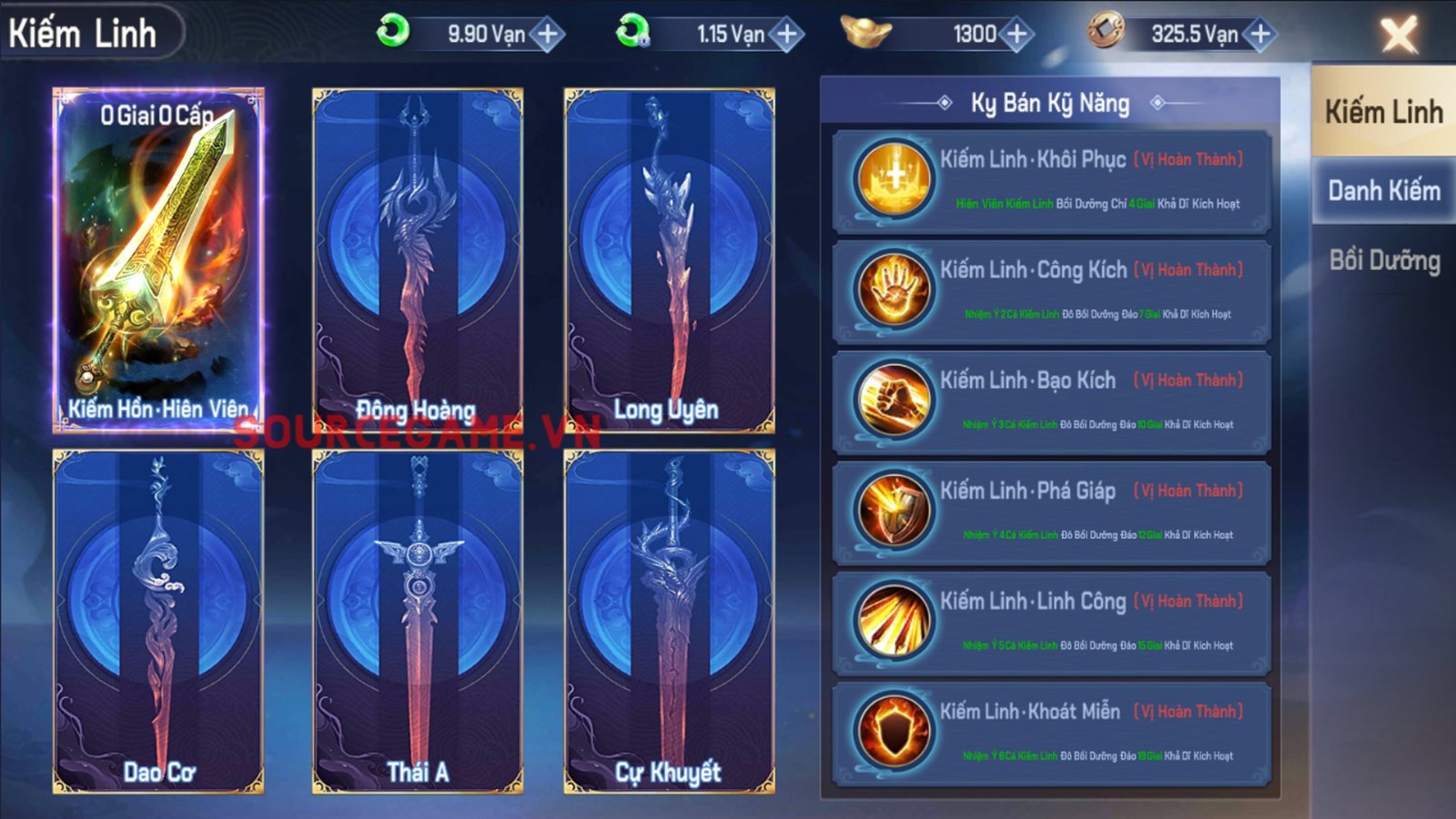The width and height of the screenshot is (1456, 819).
Task: Switch to the Bồi Dưỡng tab
Action: (x=1383, y=261)
